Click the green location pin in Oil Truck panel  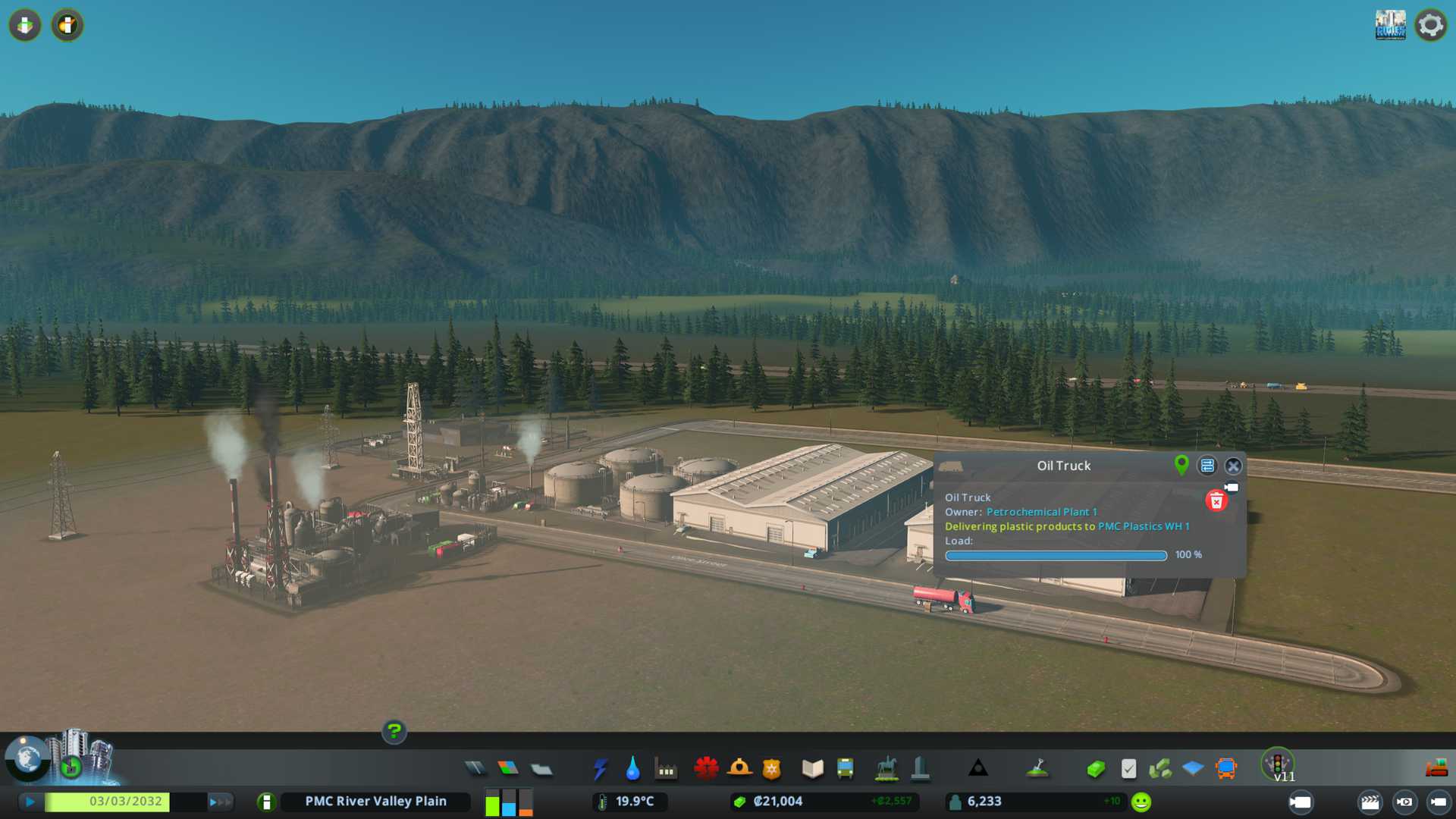pos(1181,465)
